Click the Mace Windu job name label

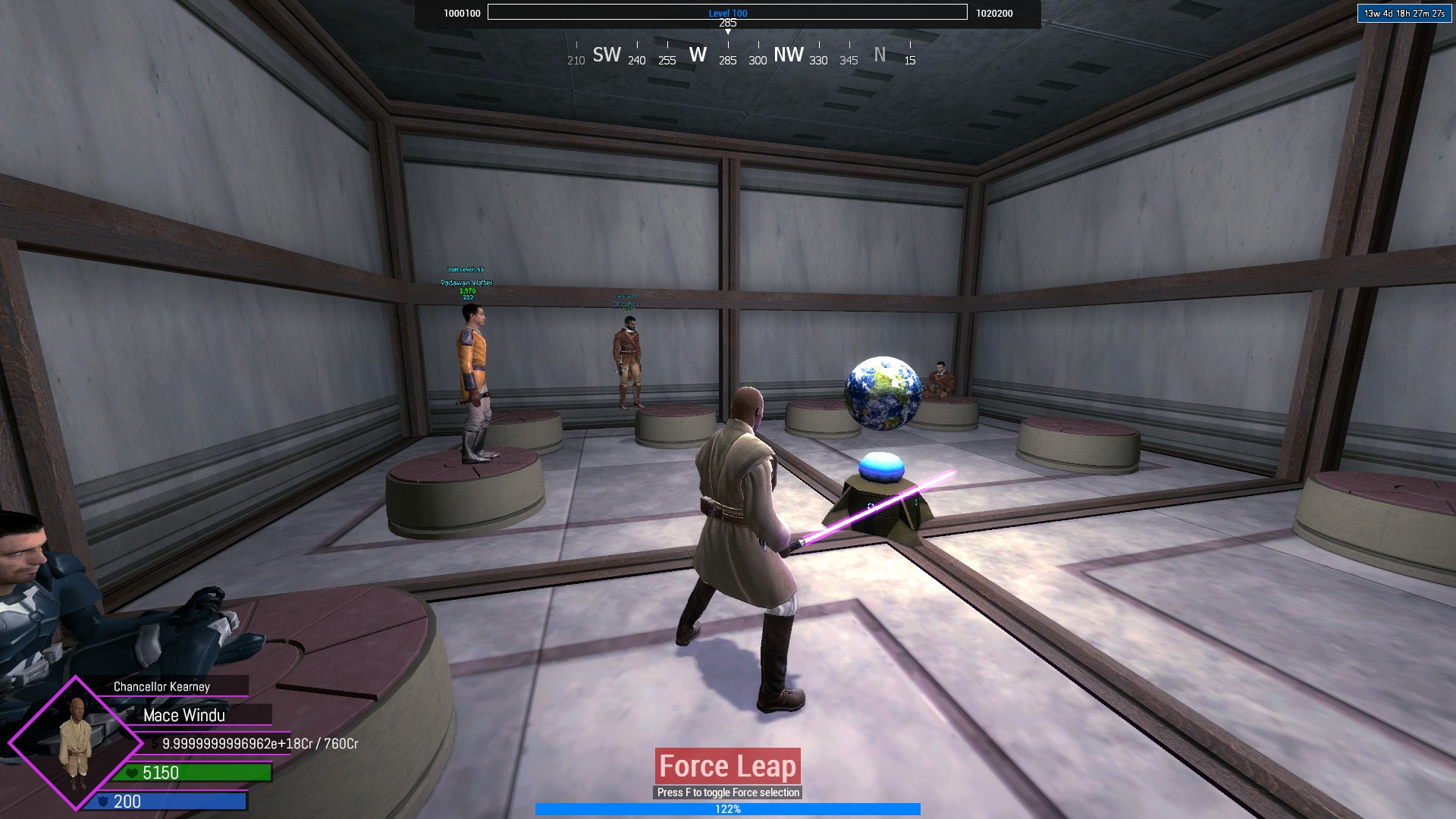[x=184, y=715]
